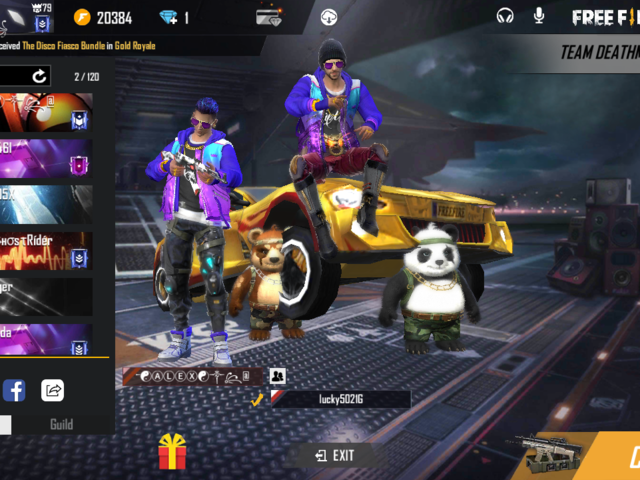Select the Ghost Rider friend row
Screen dimensions: 640x480
pos(46,250)
